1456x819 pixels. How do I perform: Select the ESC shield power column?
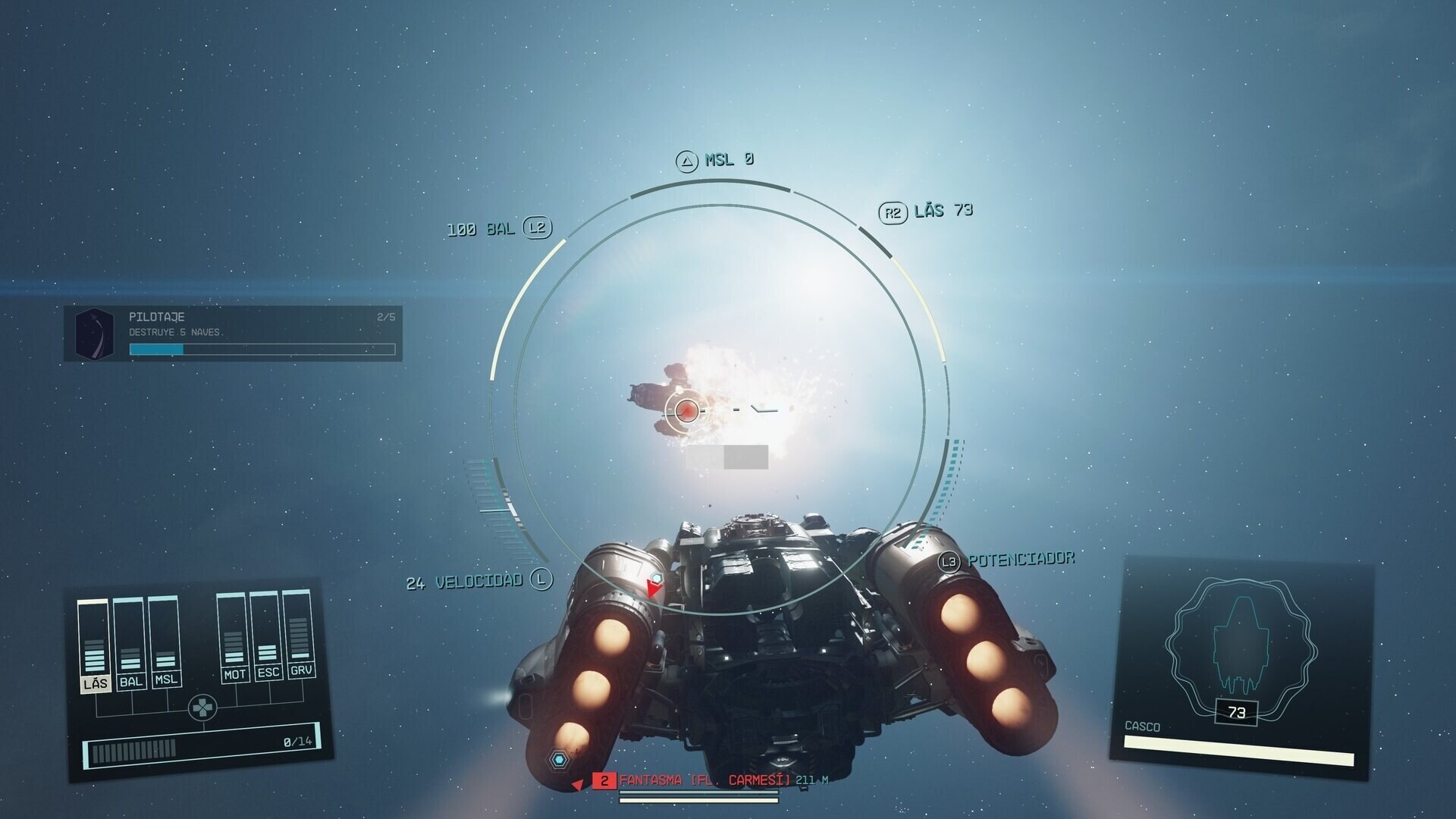pos(267,635)
